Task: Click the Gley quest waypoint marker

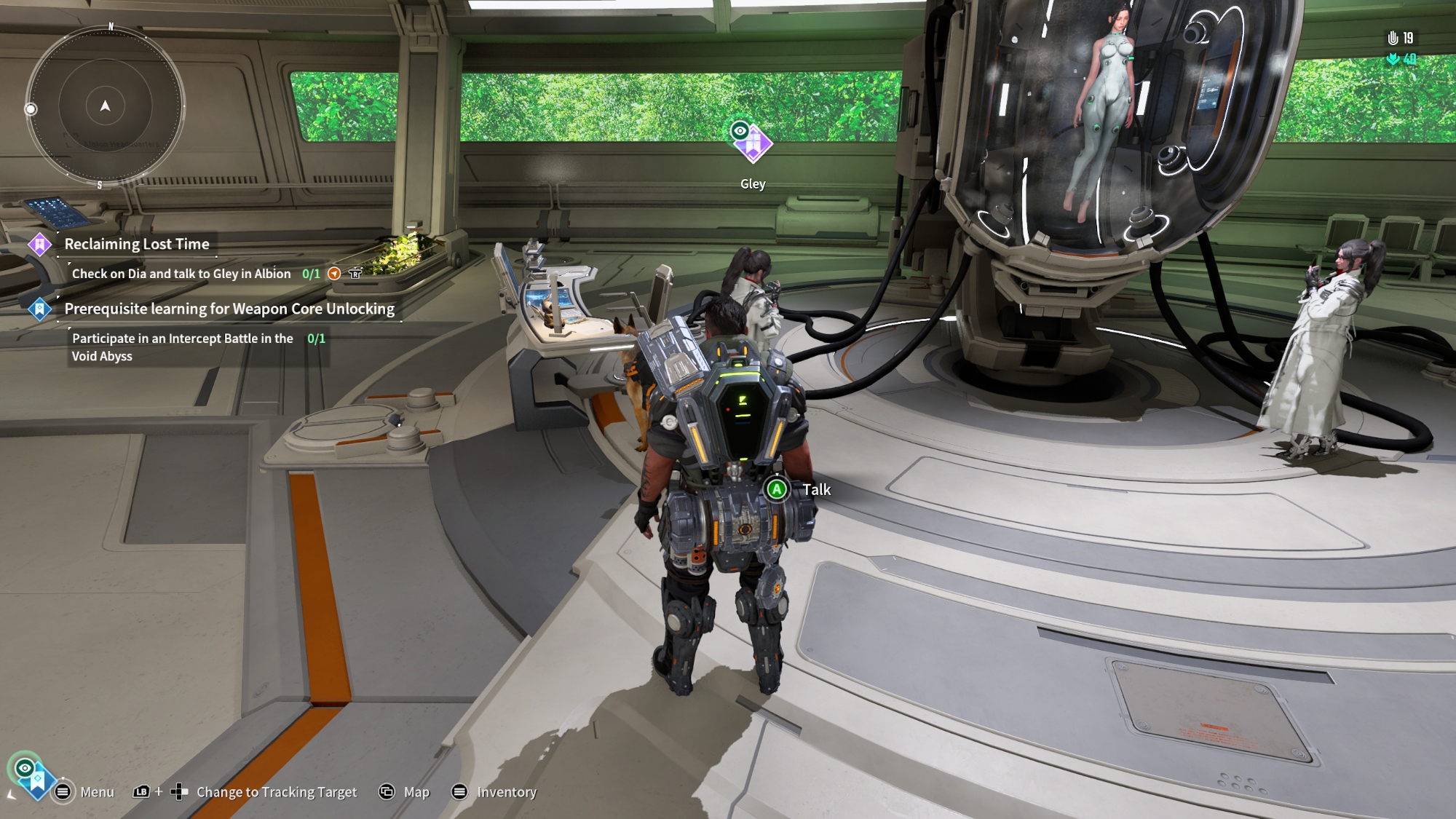Action: click(x=752, y=143)
